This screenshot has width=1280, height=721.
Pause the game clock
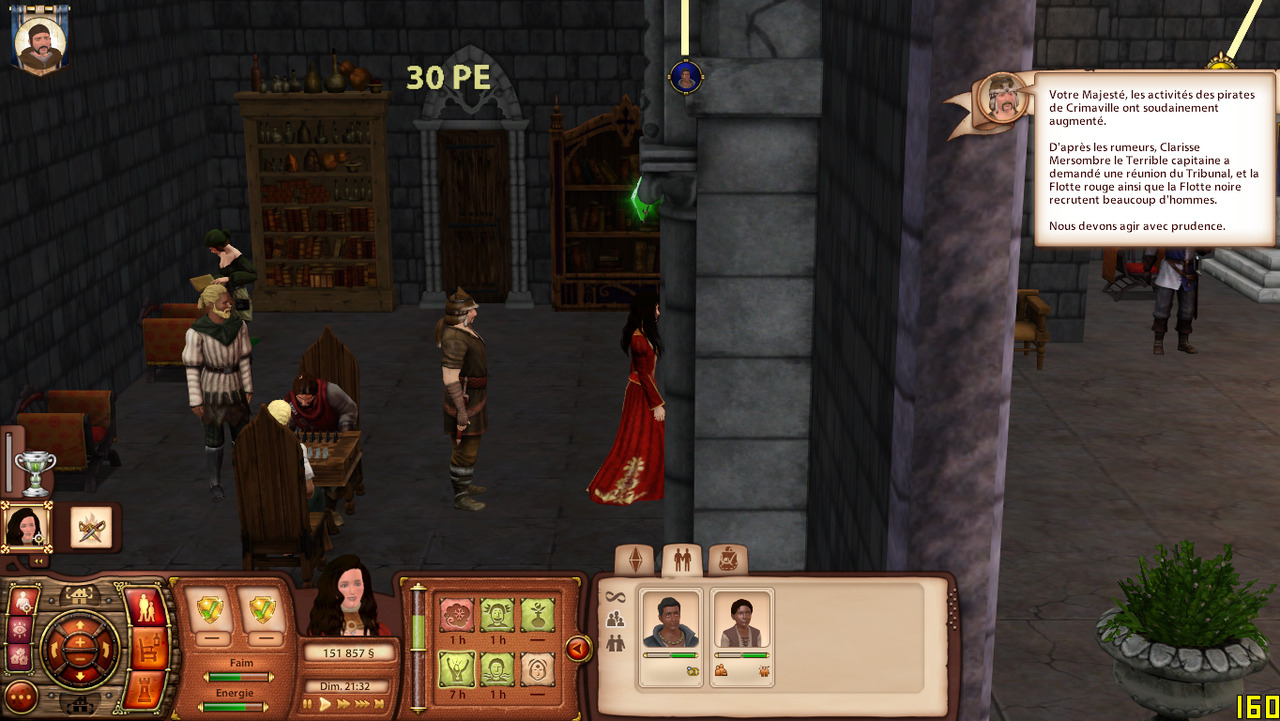click(x=309, y=704)
